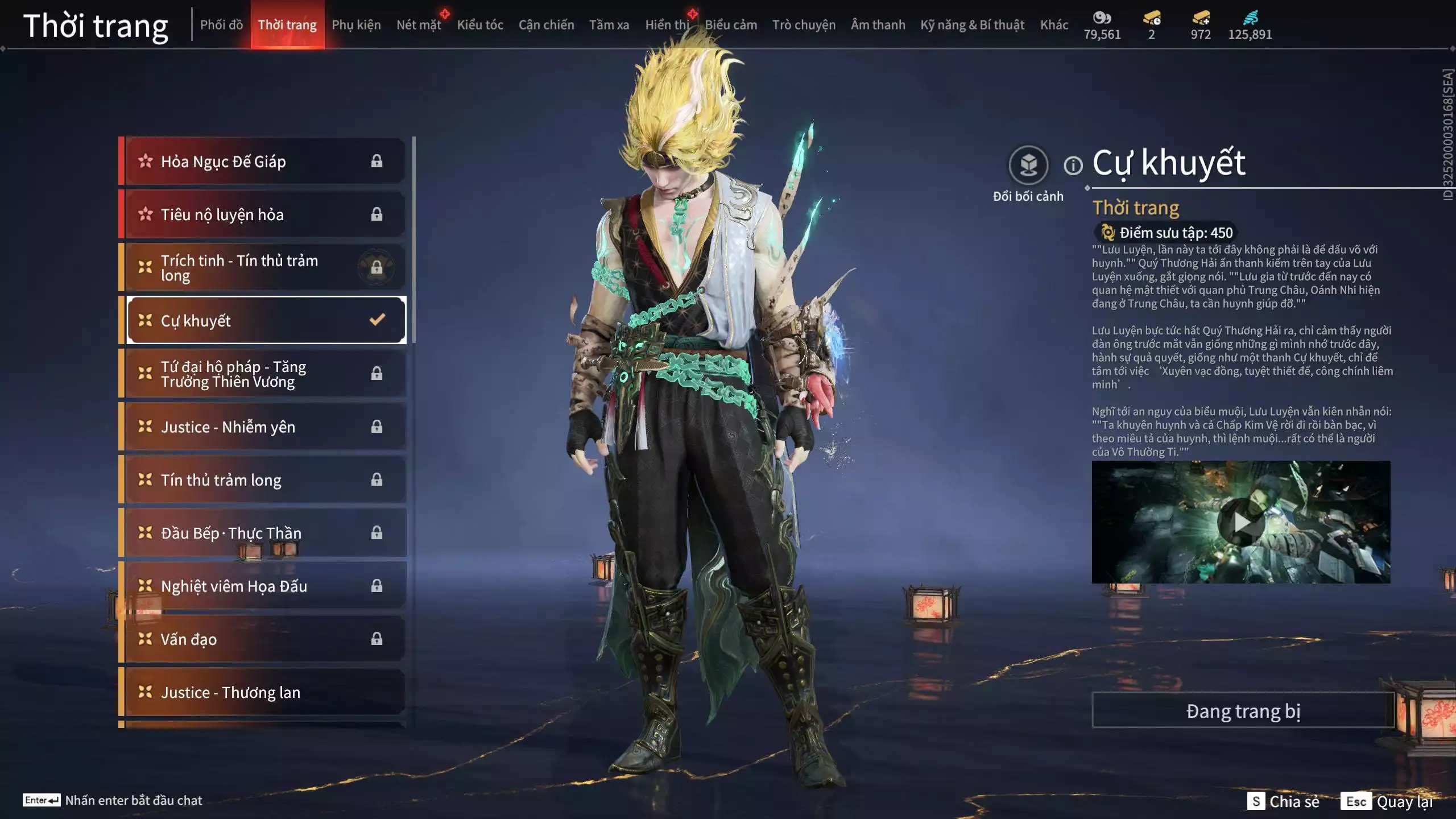Open the Phụ kiện tab
1456x819 pixels.
click(x=356, y=25)
